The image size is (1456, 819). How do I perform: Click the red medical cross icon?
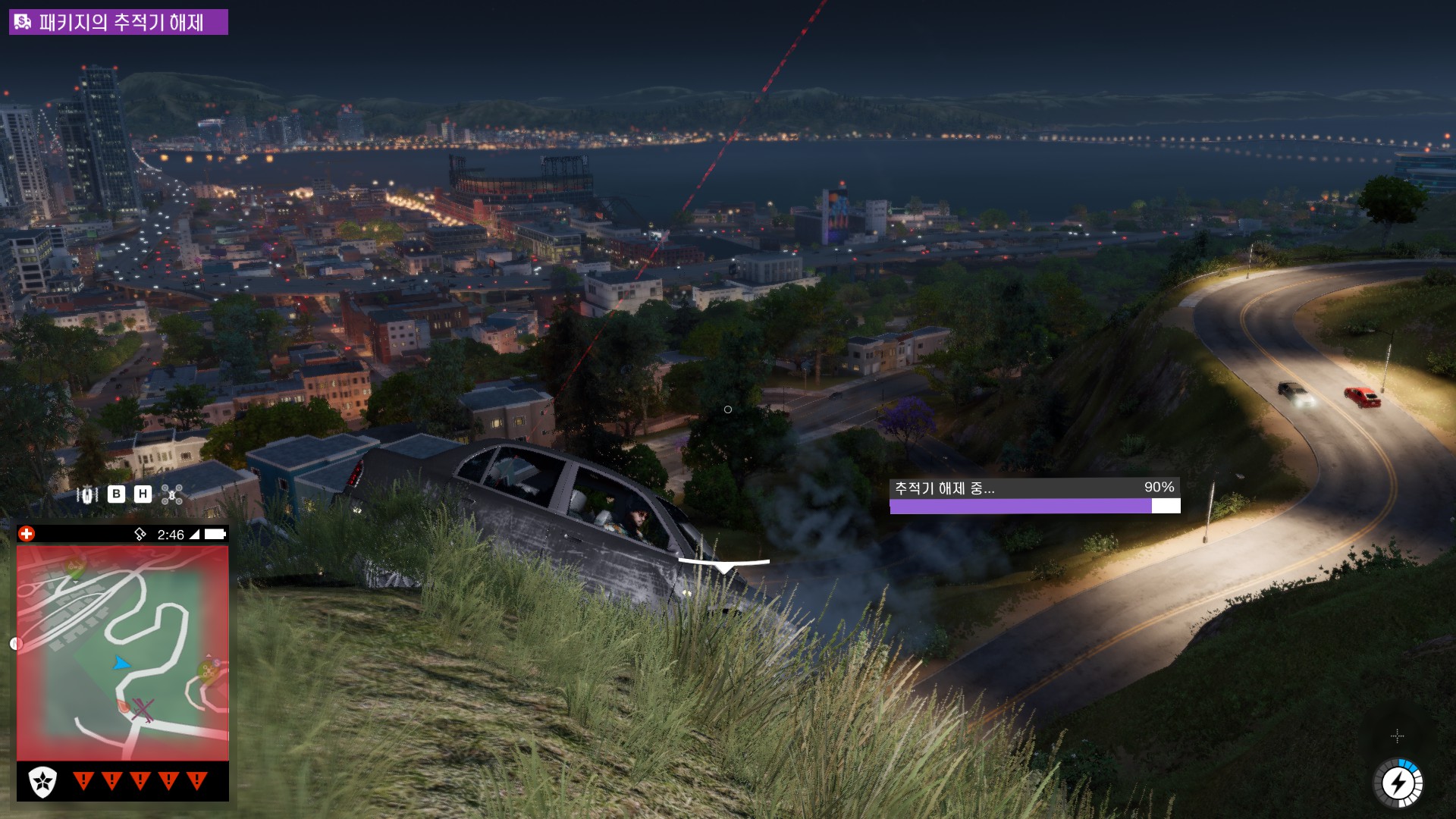click(x=27, y=534)
